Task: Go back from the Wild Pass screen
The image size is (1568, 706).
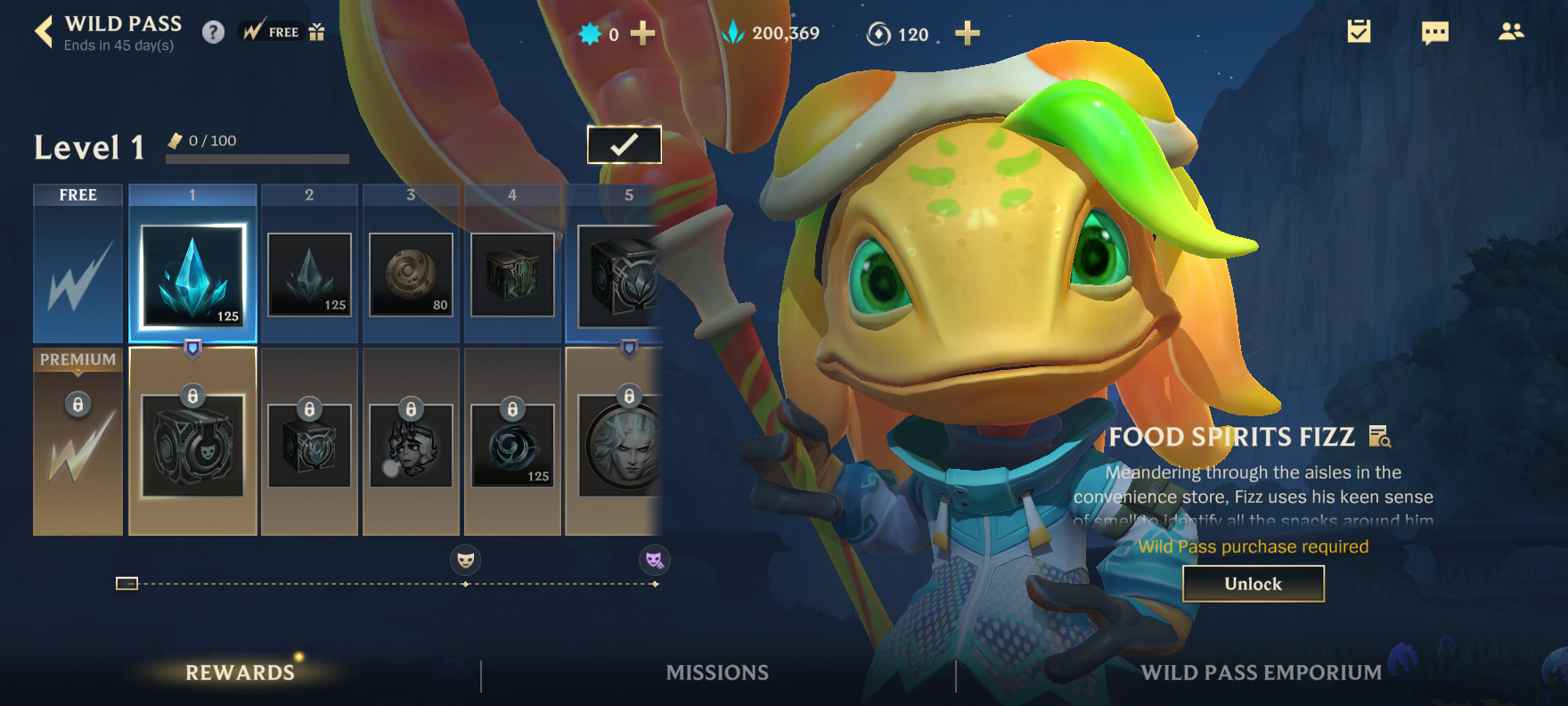Action: point(44,33)
